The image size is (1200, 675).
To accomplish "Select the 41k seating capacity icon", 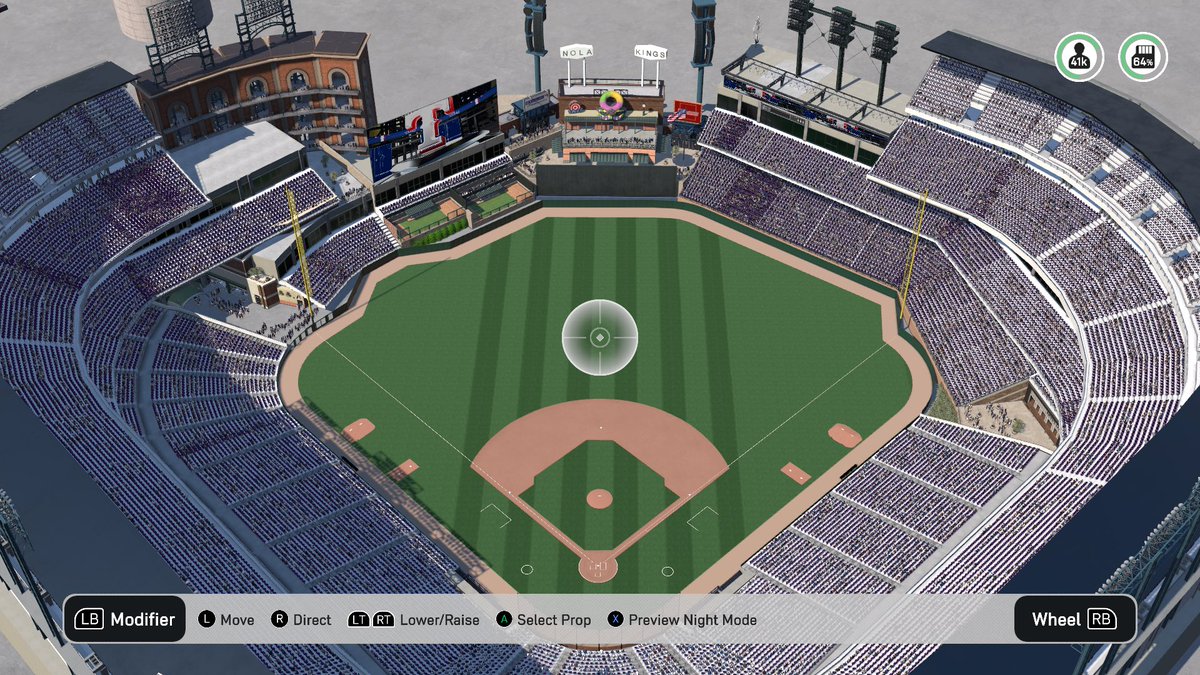I will pos(1079,57).
